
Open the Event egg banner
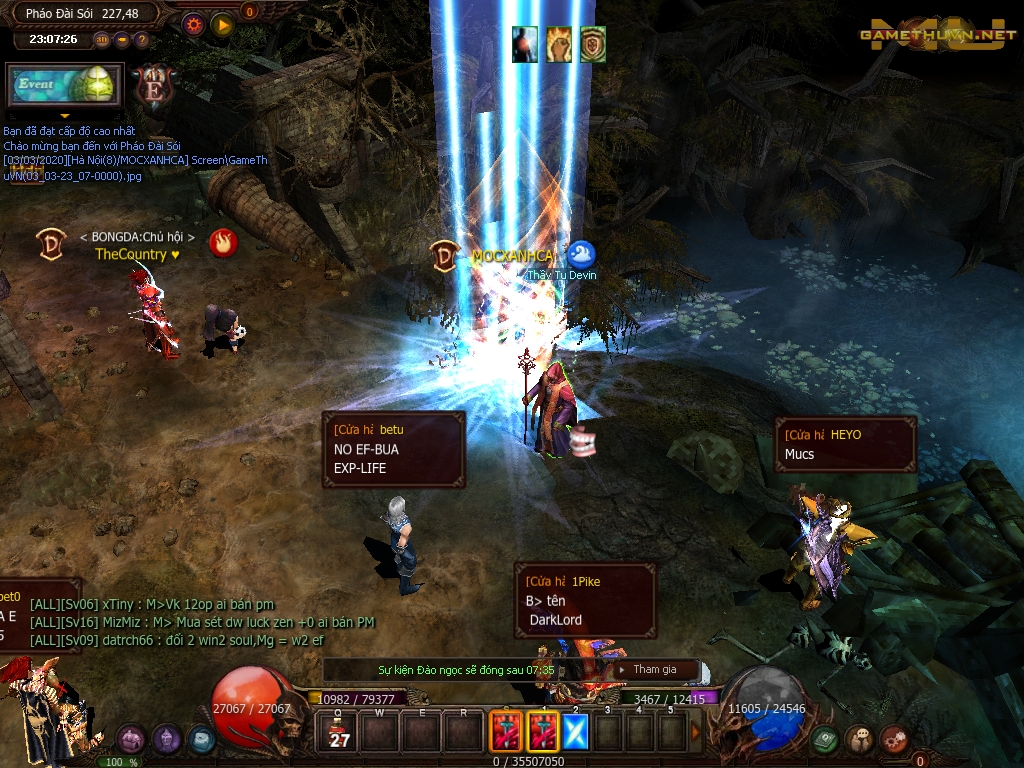(x=65, y=86)
